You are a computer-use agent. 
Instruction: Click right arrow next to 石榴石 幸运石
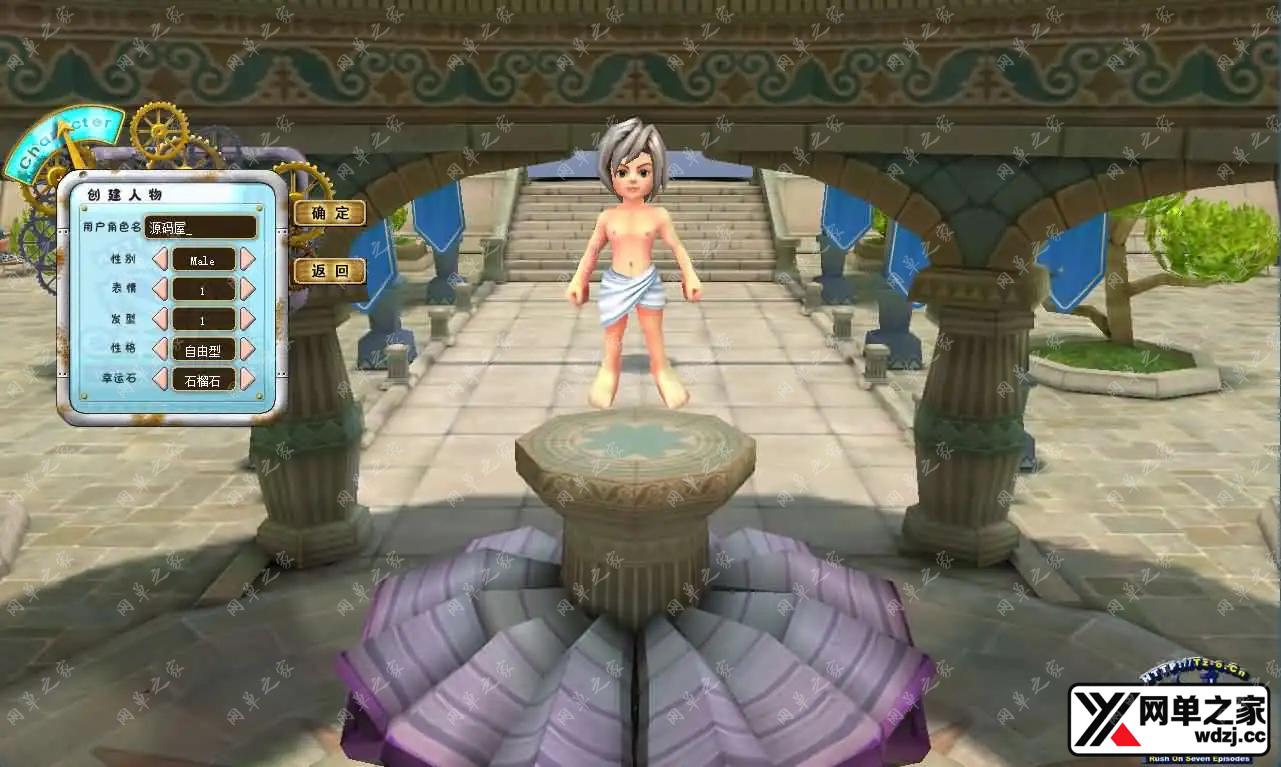pos(247,379)
